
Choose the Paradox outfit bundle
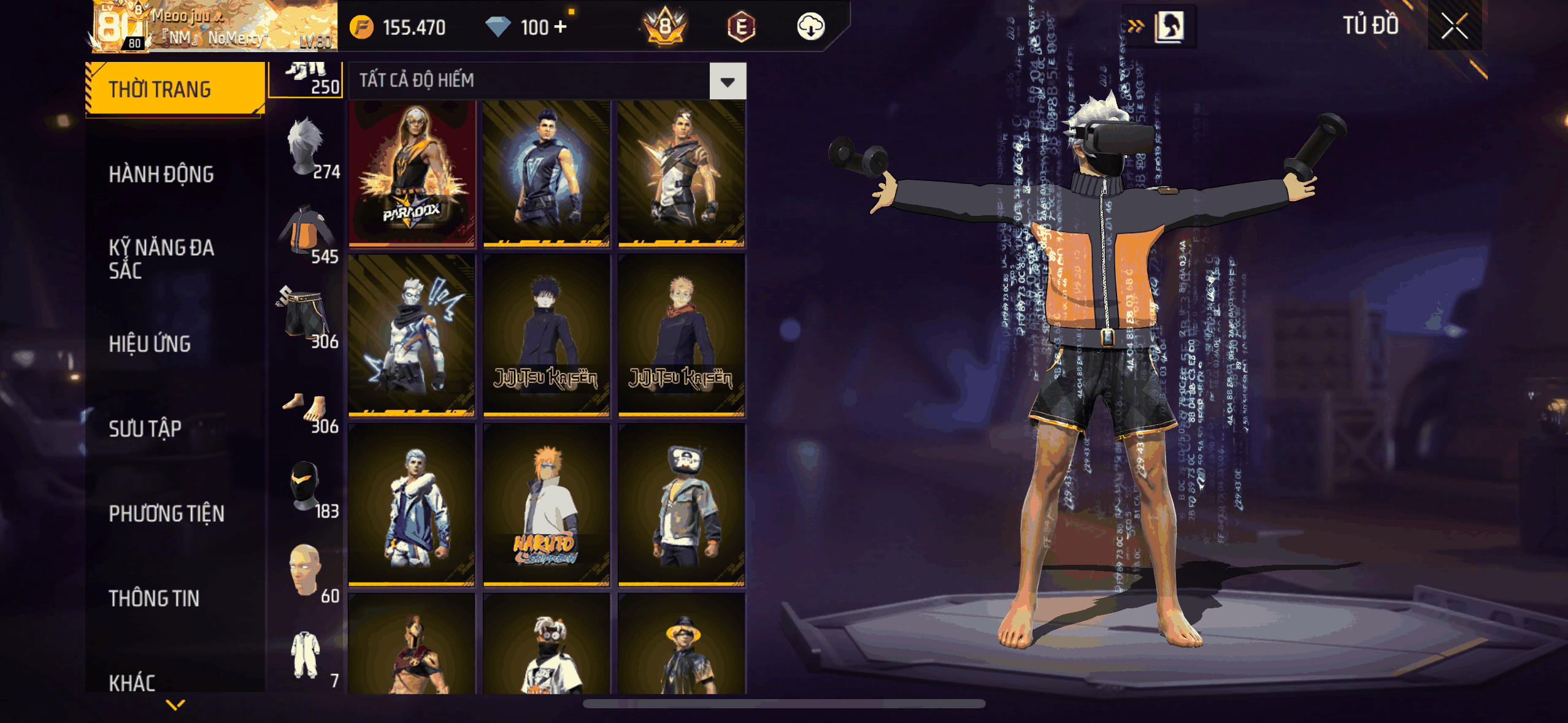click(x=412, y=174)
